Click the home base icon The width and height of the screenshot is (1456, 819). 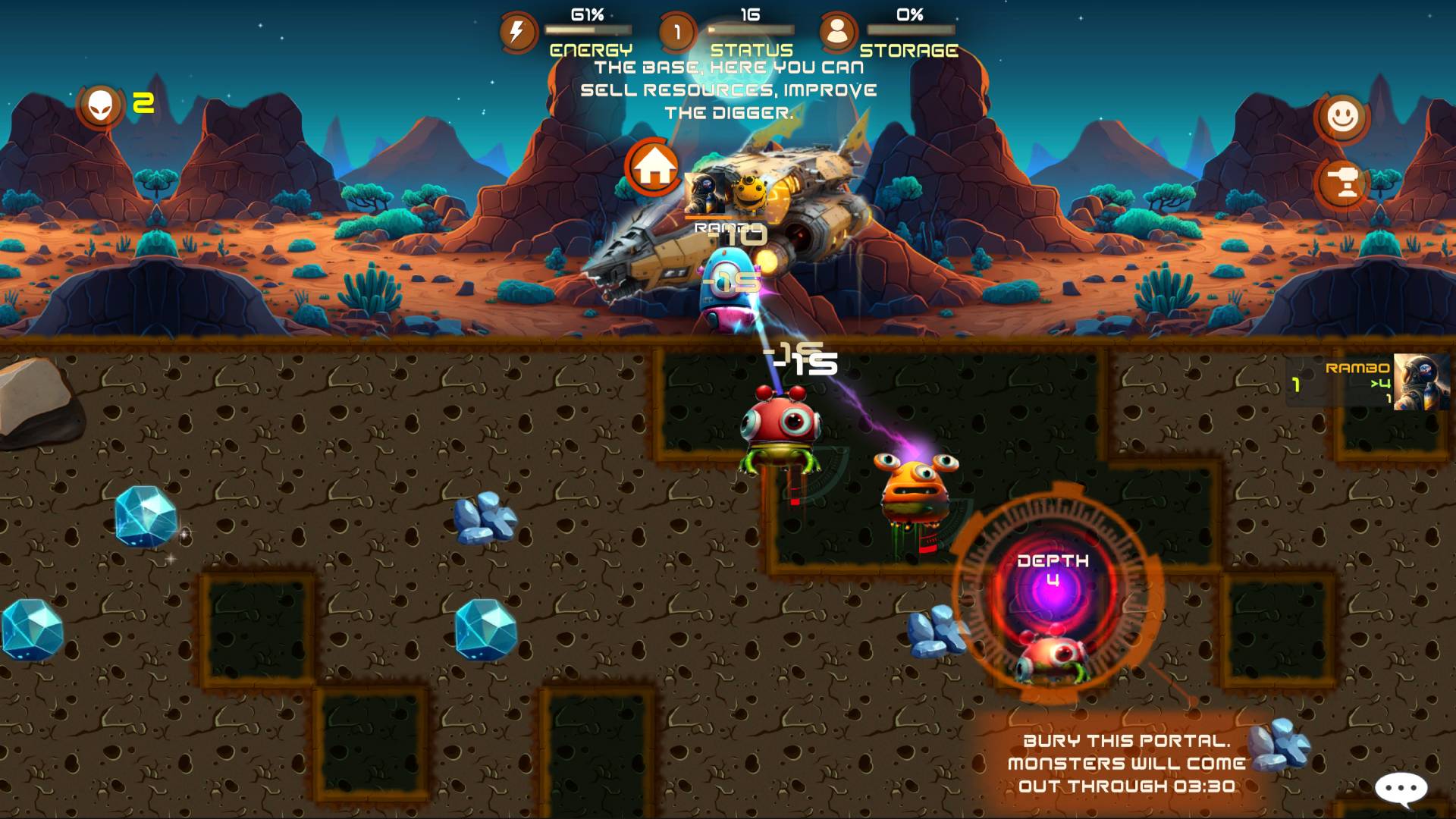coord(654,166)
